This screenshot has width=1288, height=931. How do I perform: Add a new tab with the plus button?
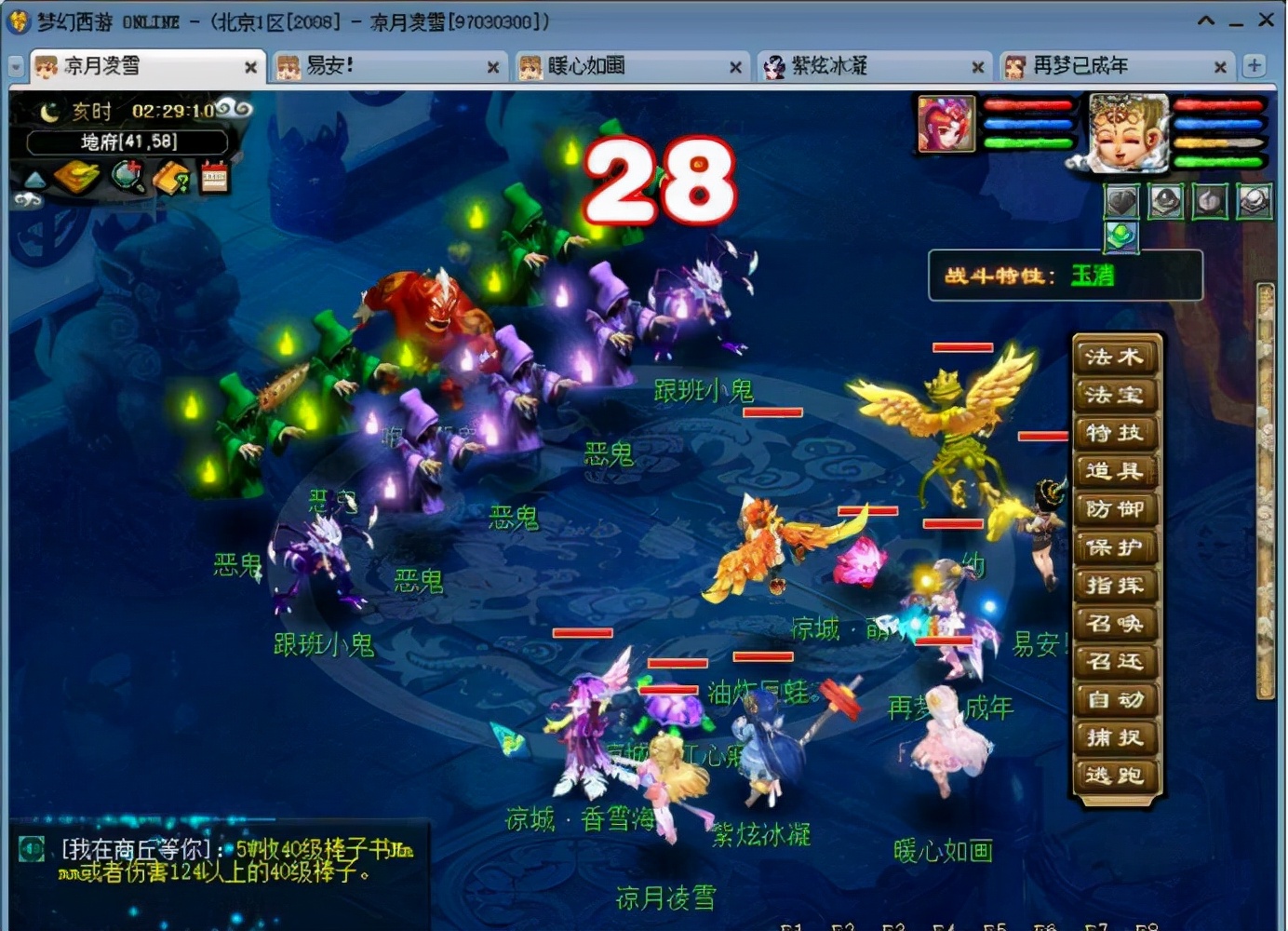[1254, 65]
